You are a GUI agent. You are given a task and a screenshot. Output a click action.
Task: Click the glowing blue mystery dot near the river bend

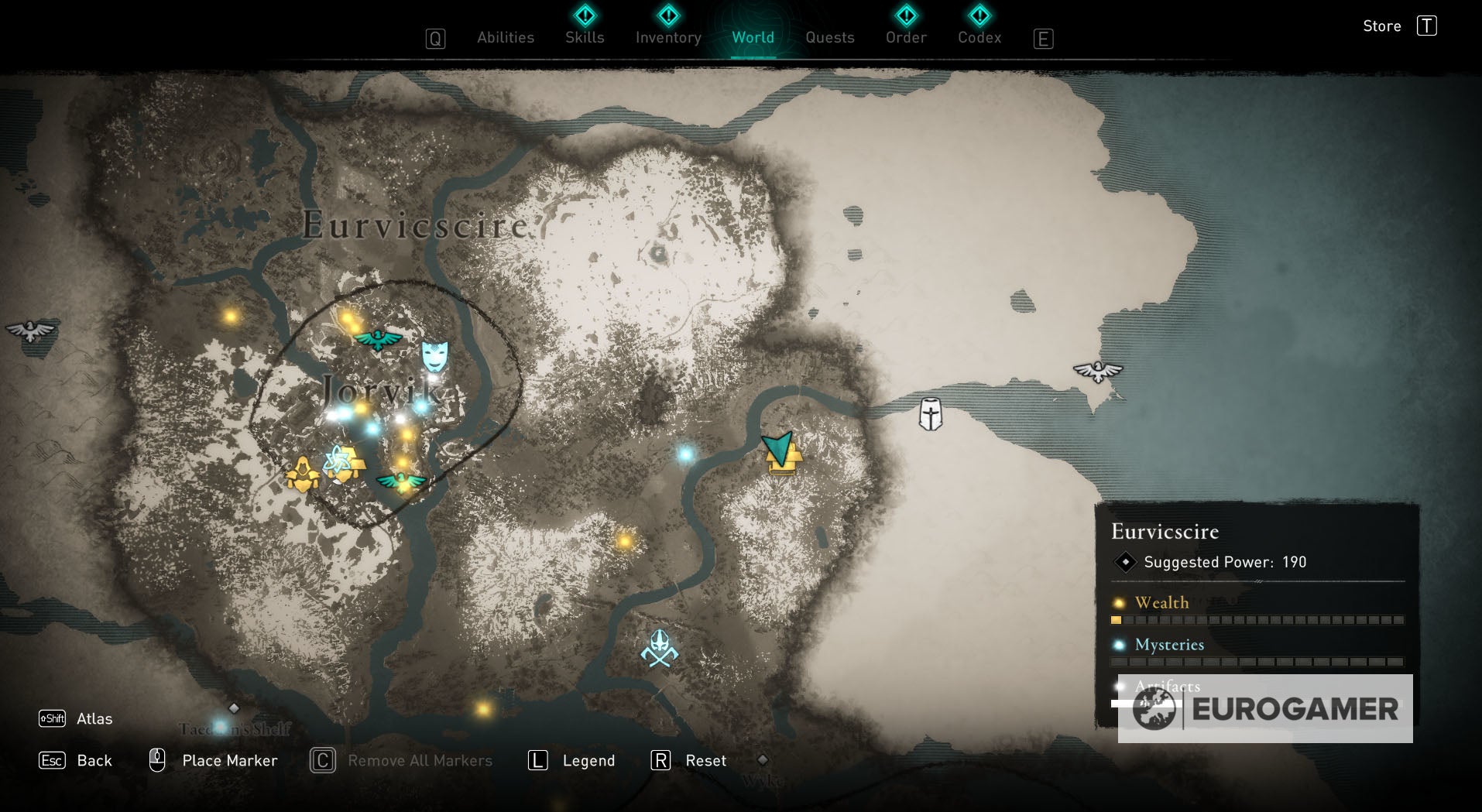pyautogui.click(x=684, y=454)
